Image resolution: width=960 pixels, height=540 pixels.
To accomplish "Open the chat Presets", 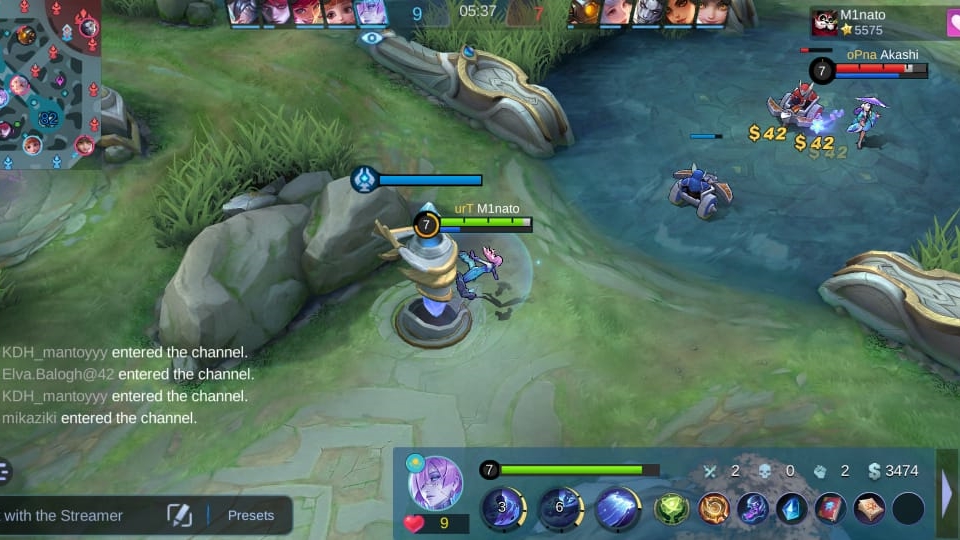I will (x=251, y=516).
